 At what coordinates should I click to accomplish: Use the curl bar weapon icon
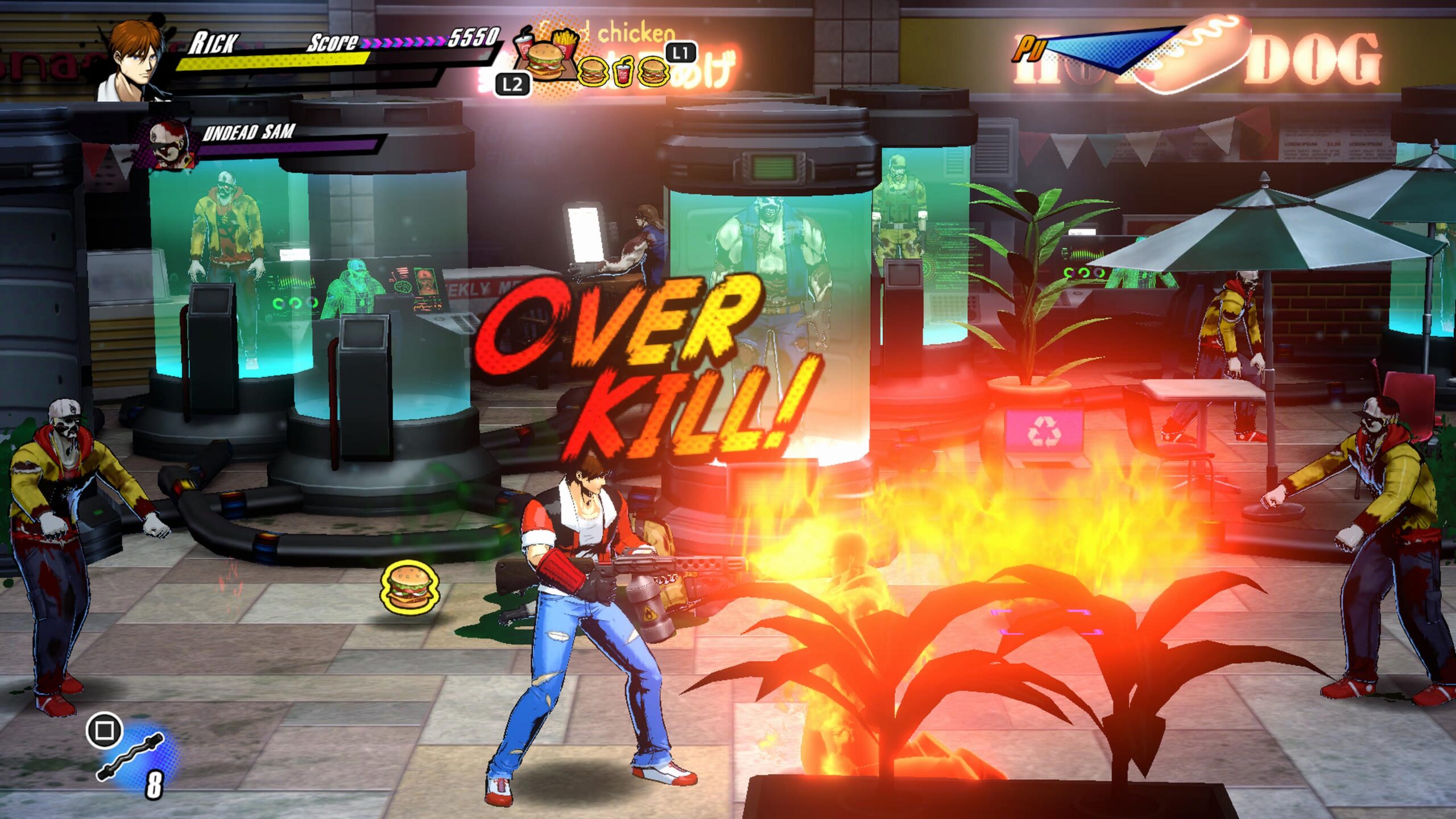131,756
